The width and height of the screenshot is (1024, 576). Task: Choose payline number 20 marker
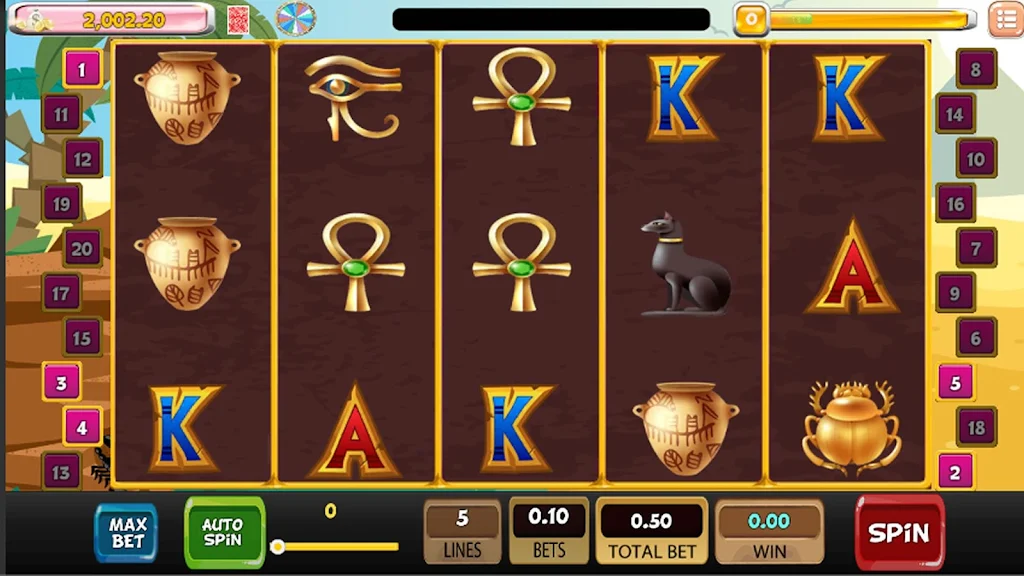click(82, 249)
